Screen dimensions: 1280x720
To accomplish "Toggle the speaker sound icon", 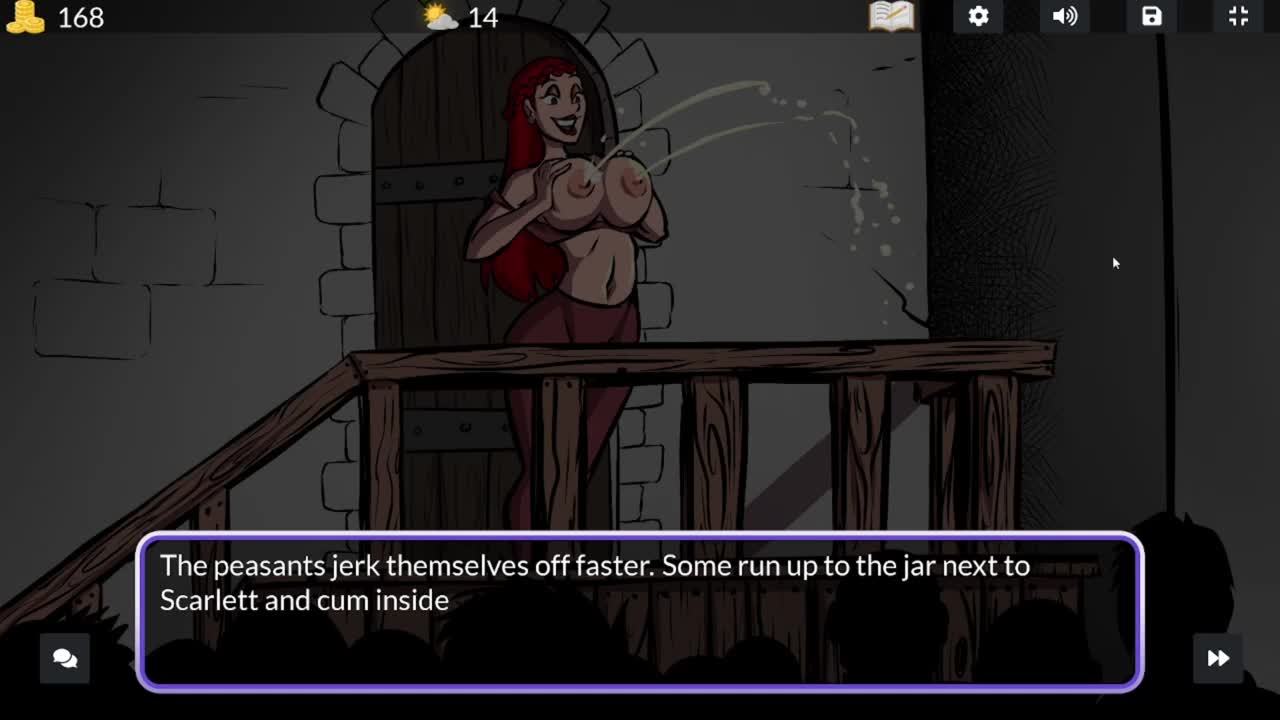I will click(x=1065, y=16).
